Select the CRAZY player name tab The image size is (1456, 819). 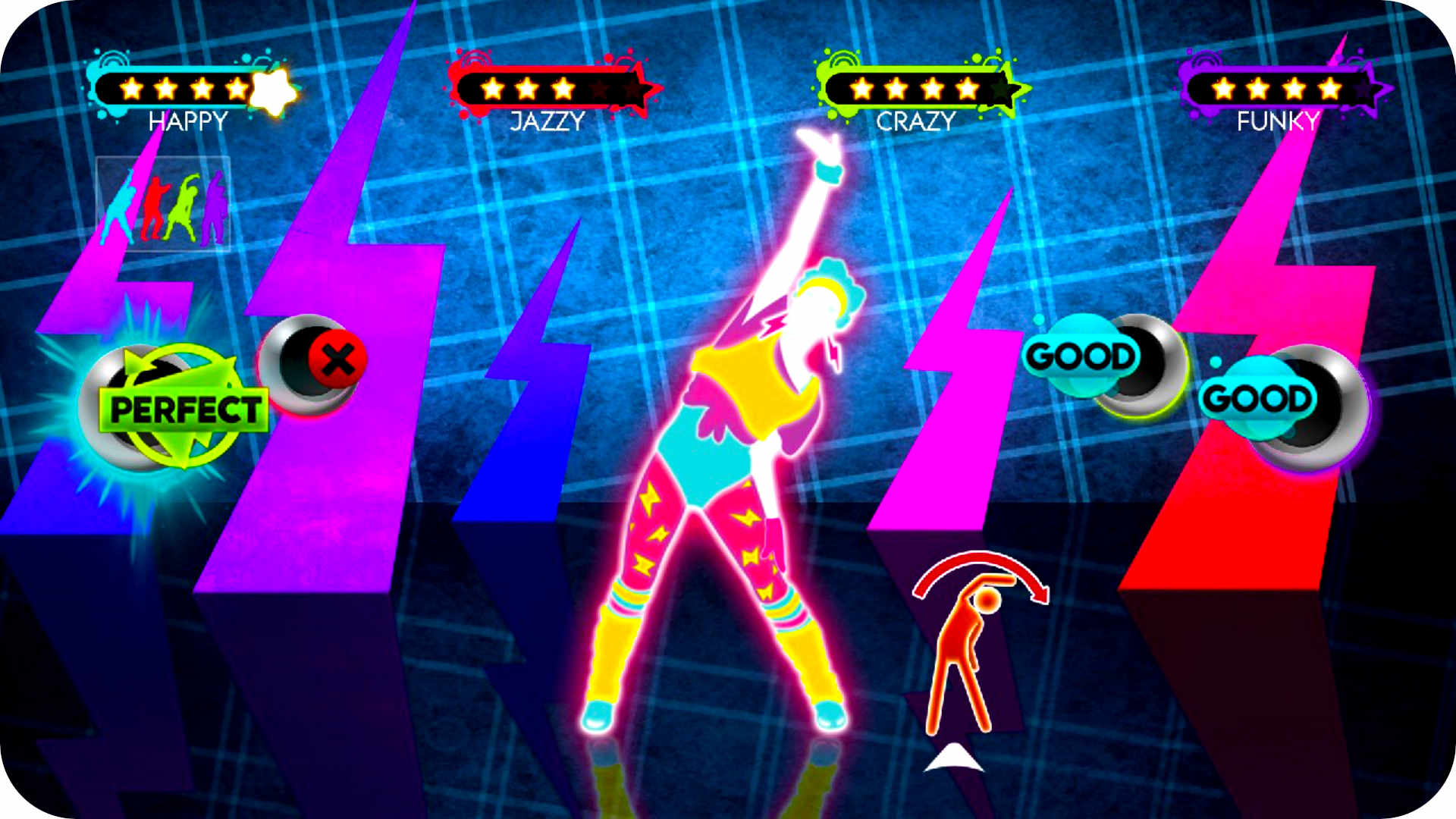click(x=916, y=118)
